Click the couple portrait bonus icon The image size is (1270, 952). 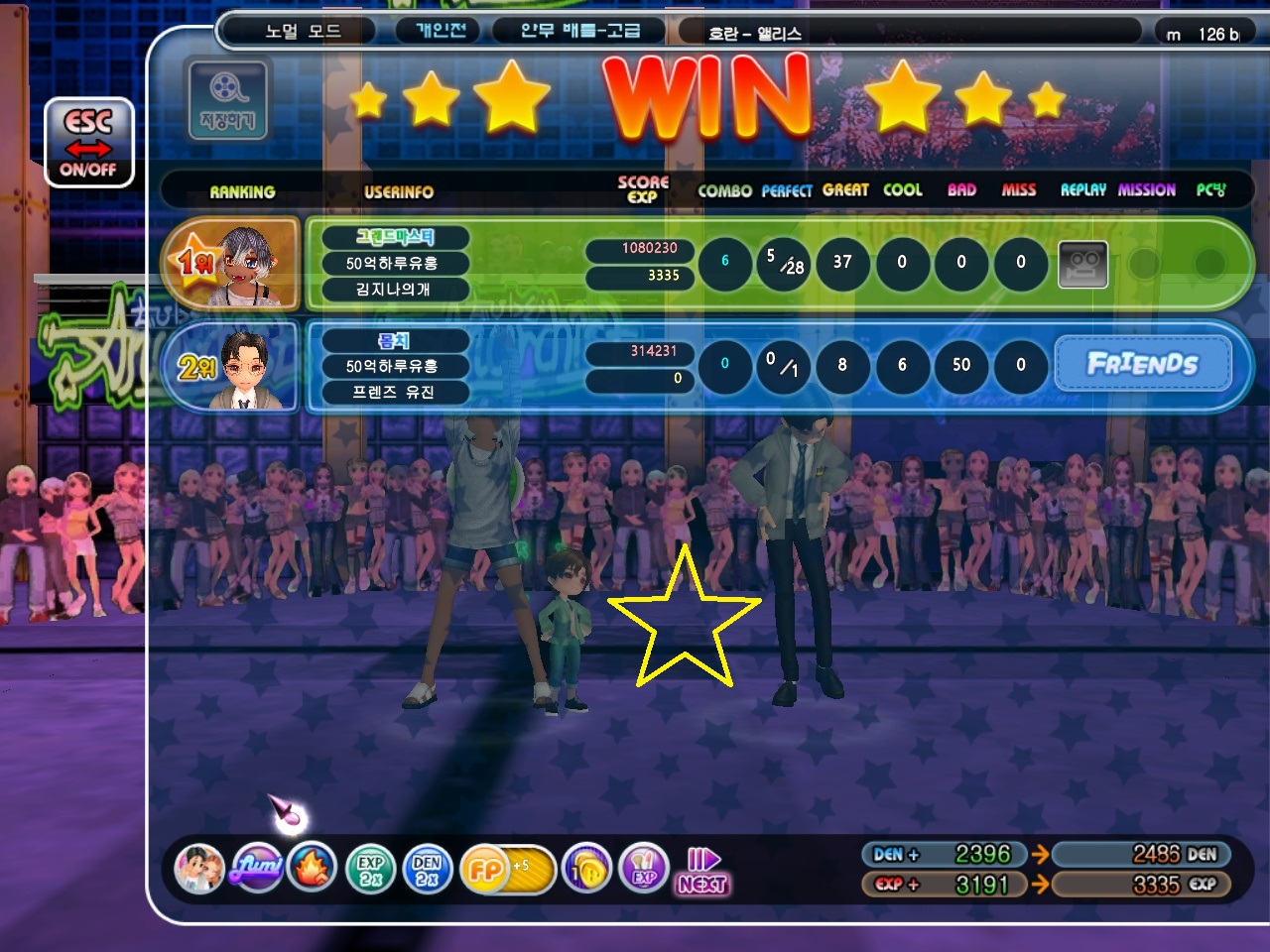[x=199, y=869]
